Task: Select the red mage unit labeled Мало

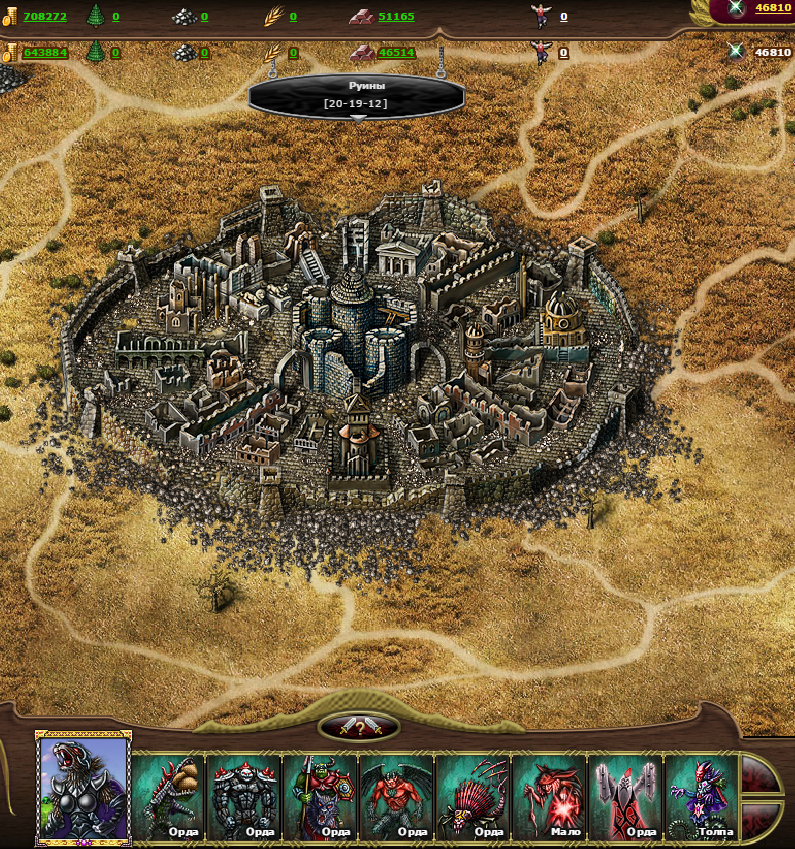Action: tap(549, 796)
